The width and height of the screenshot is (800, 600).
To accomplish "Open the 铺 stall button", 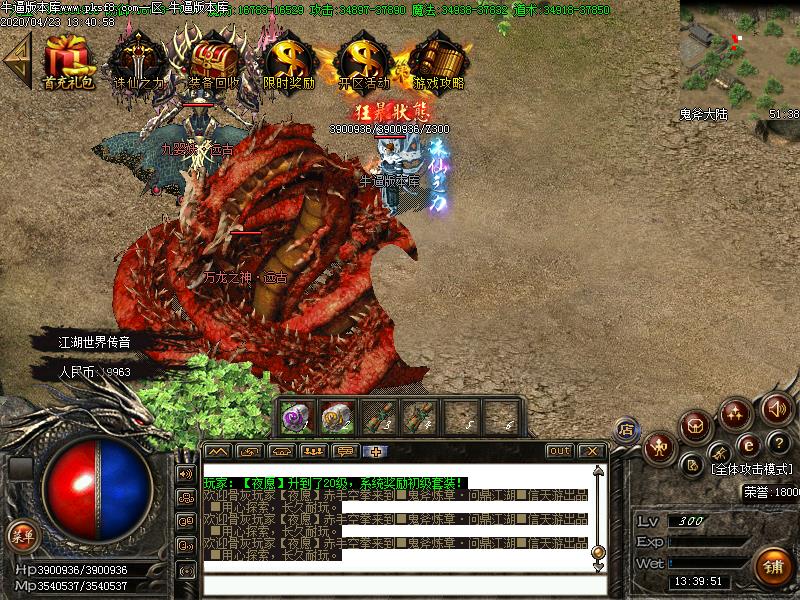I will (x=772, y=567).
